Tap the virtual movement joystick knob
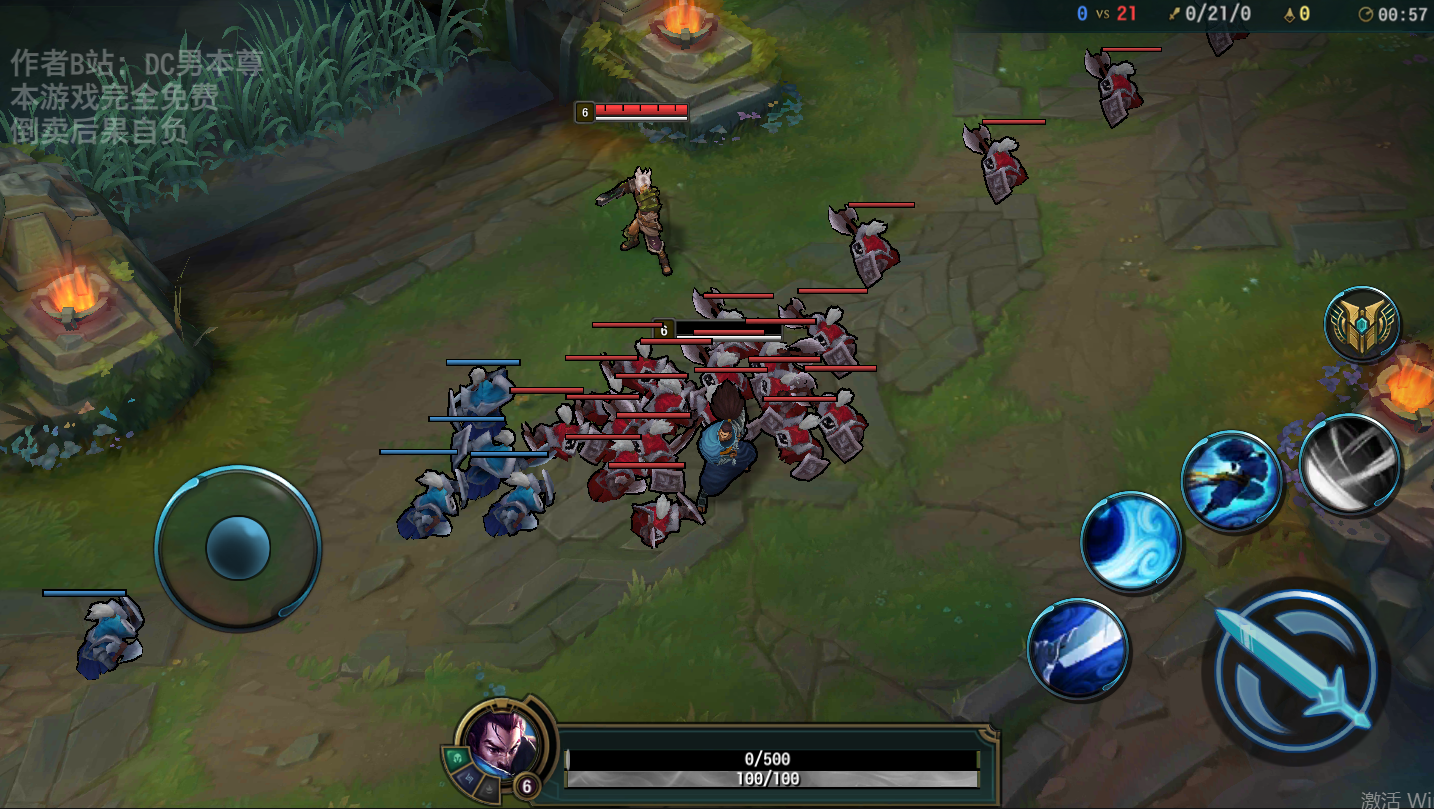 [x=238, y=548]
